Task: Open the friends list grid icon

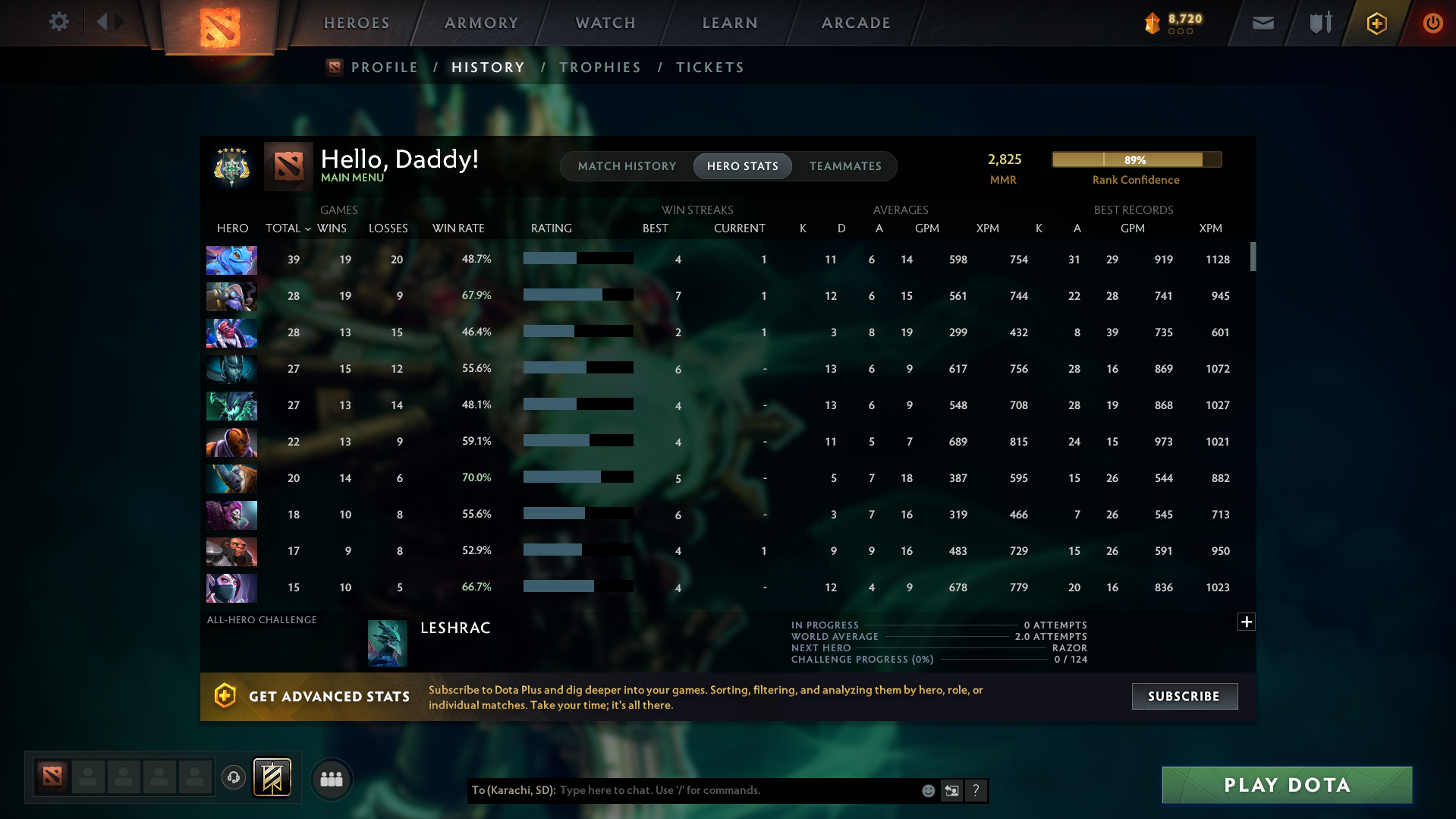Action: pos(332,779)
